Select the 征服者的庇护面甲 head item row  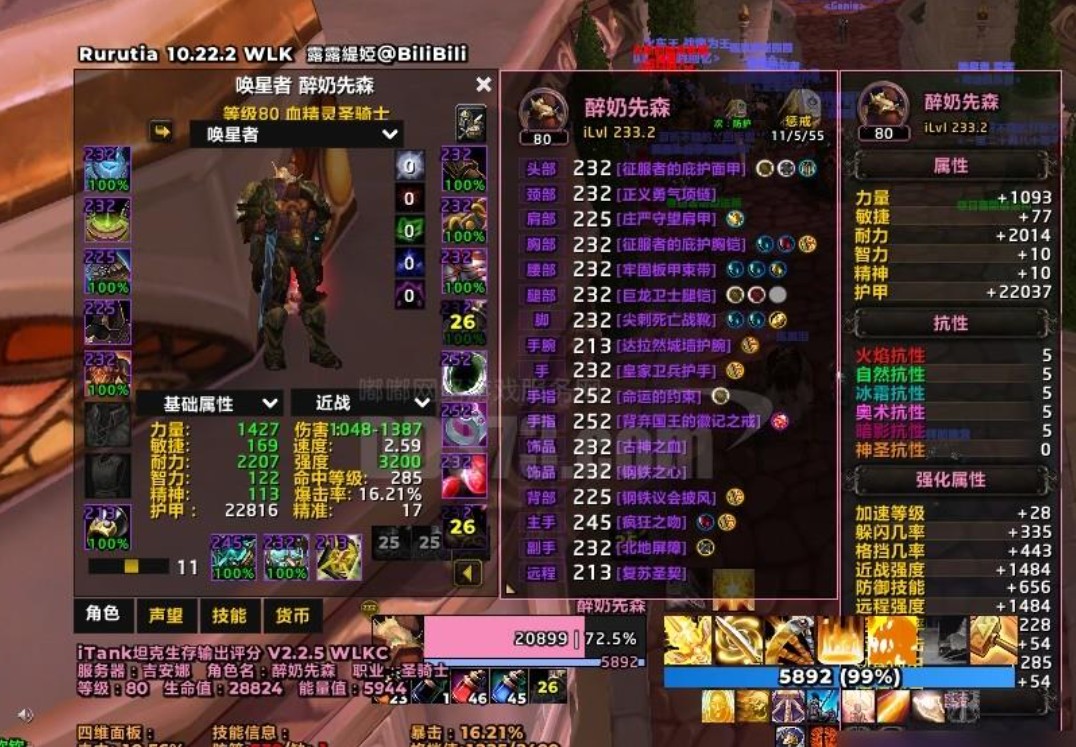pyautogui.click(x=668, y=169)
